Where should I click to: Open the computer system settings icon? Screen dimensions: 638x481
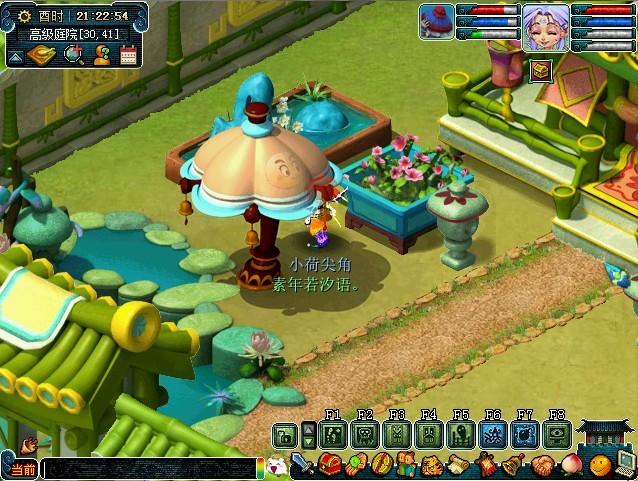click(625, 463)
